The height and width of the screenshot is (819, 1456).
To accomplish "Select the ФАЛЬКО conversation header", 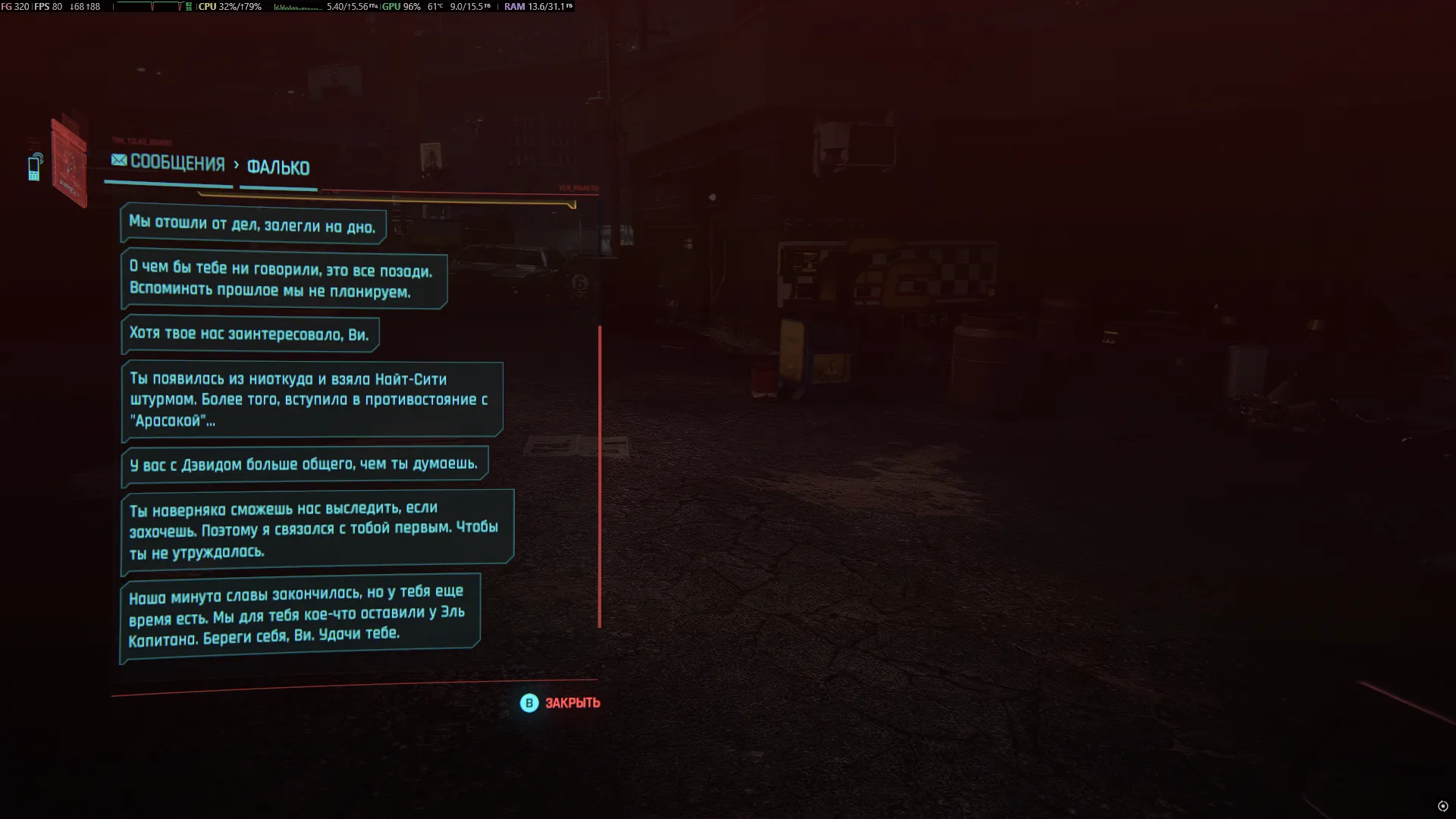I will 278,168.
